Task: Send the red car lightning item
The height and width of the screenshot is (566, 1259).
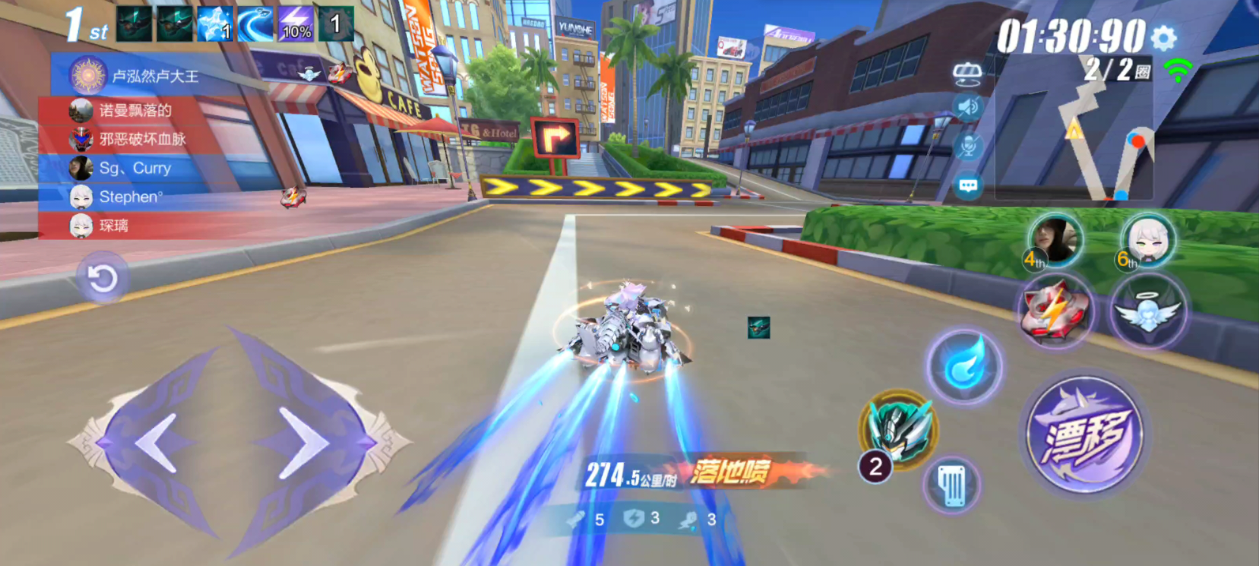Action: 1055,311
